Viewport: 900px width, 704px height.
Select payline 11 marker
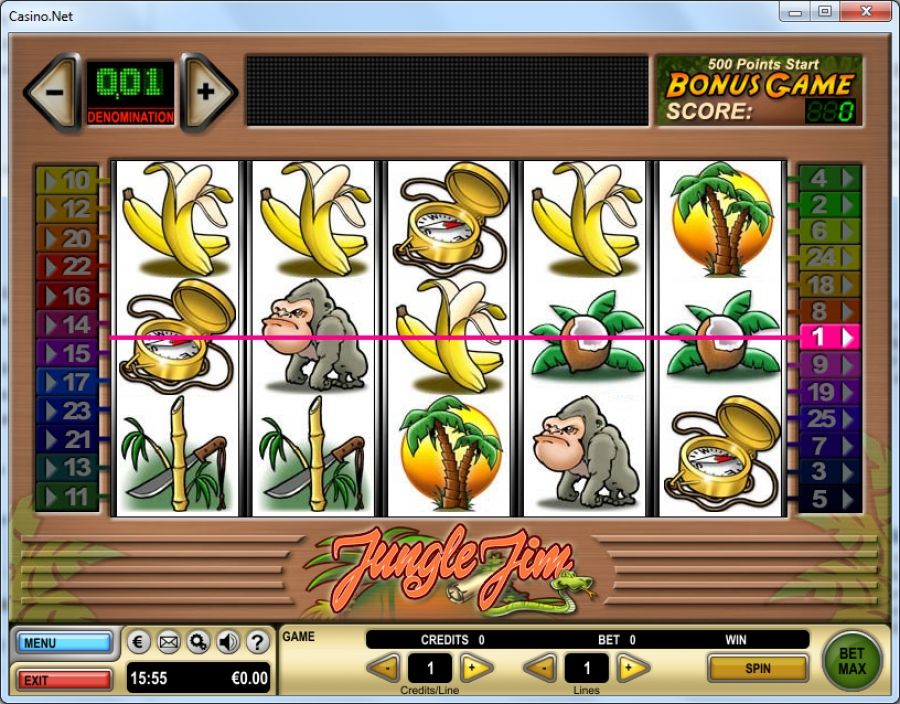[x=67, y=495]
